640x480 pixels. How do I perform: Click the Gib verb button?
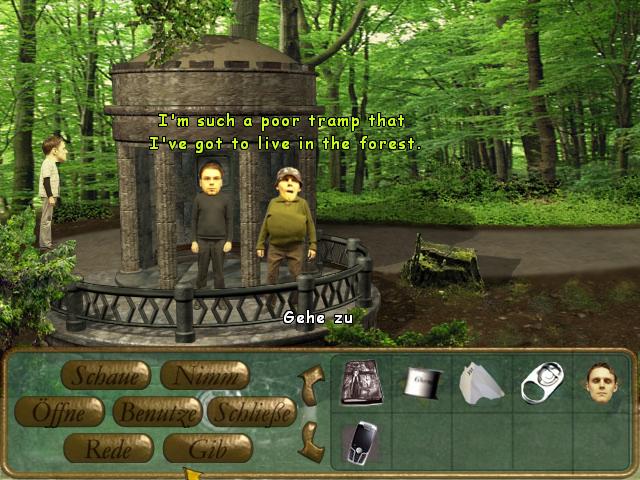pos(207,448)
